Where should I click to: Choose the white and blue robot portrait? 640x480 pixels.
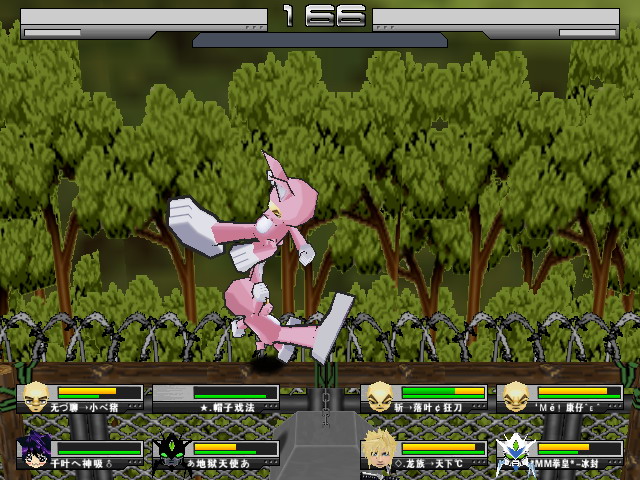coord(515,450)
